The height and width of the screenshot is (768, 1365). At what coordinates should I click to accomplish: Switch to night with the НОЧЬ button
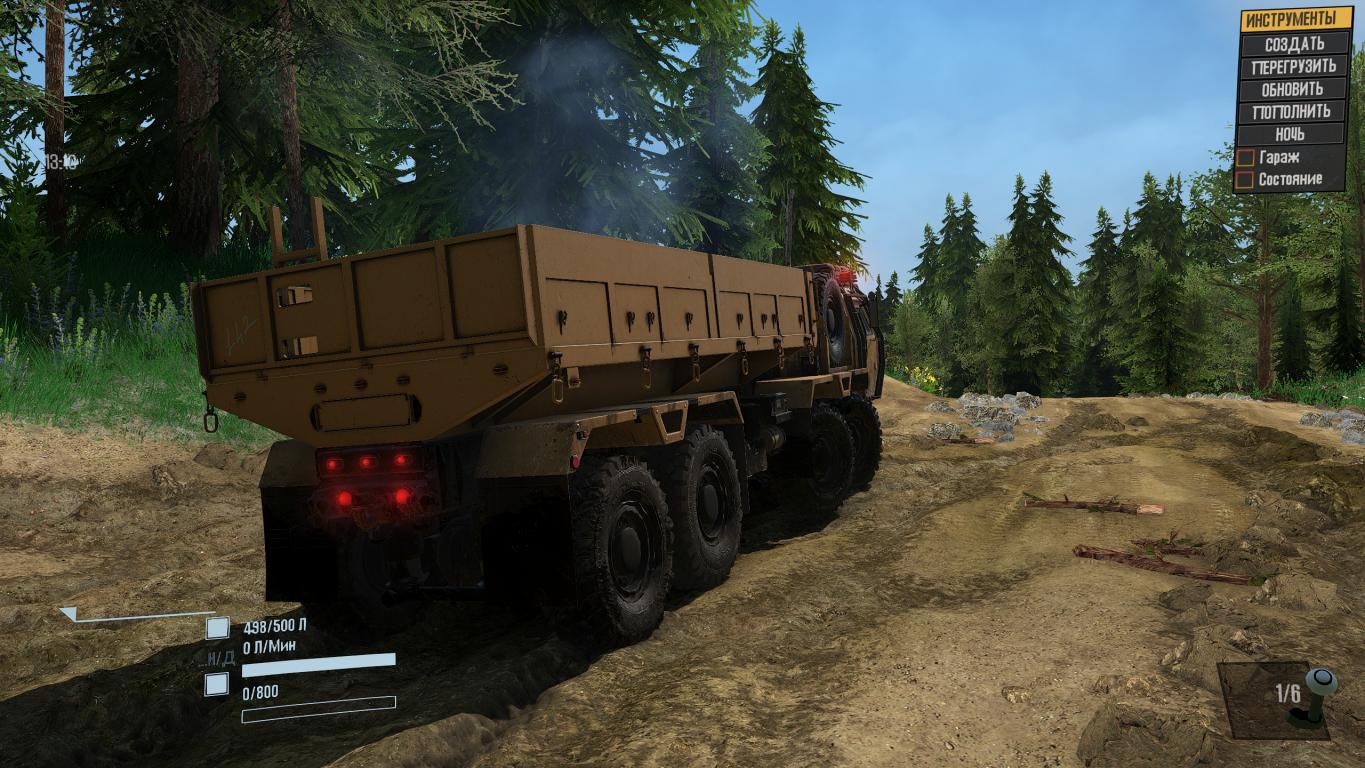1293,134
